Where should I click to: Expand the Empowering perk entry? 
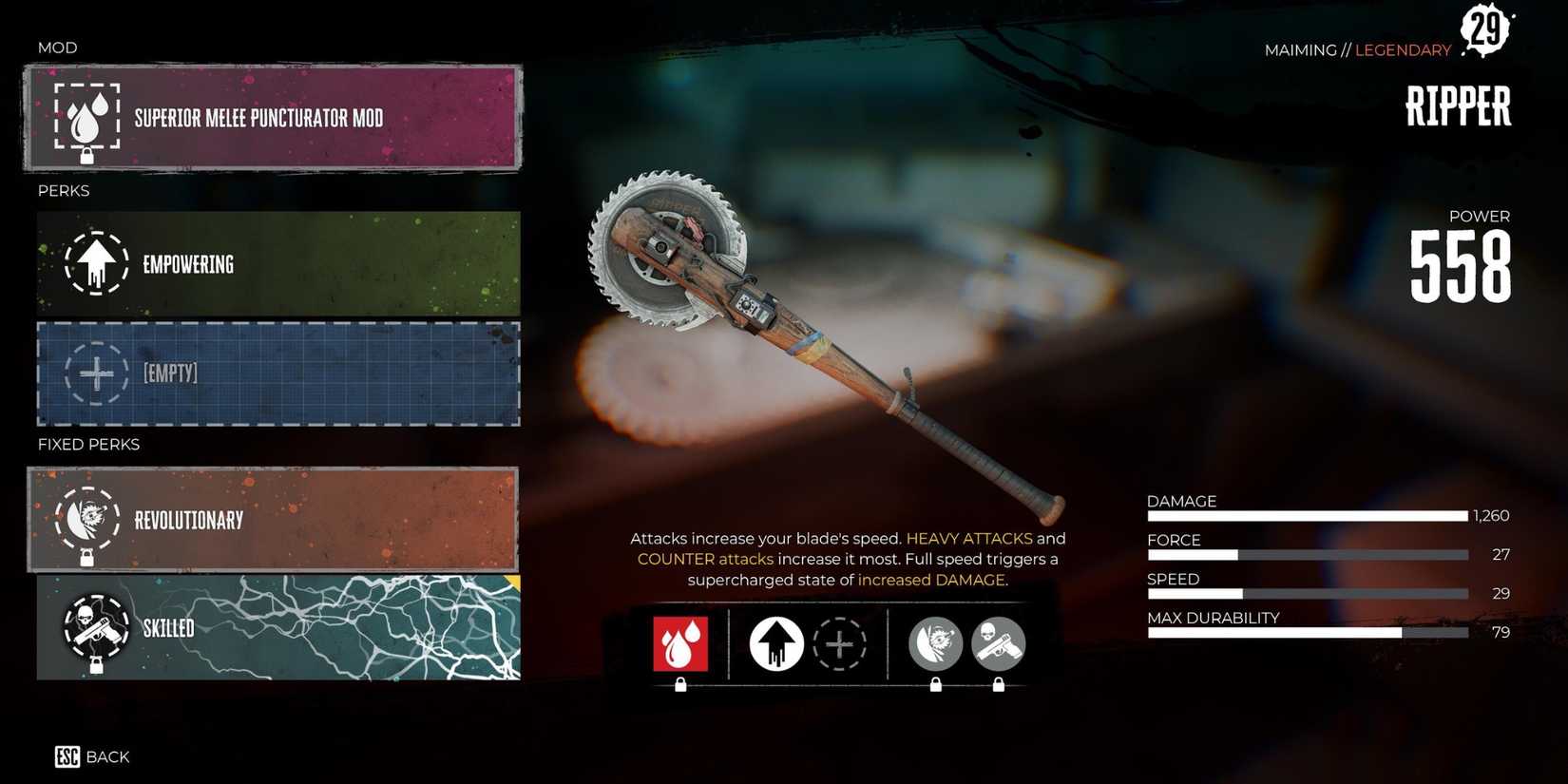coord(277,264)
